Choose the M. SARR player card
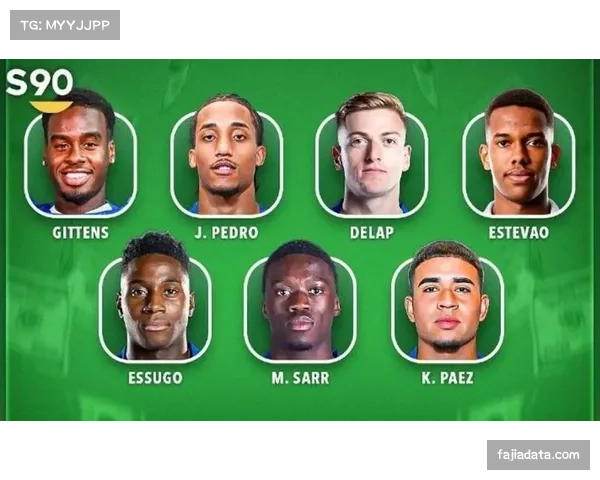The width and height of the screenshot is (600, 480). pyautogui.click(x=300, y=305)
